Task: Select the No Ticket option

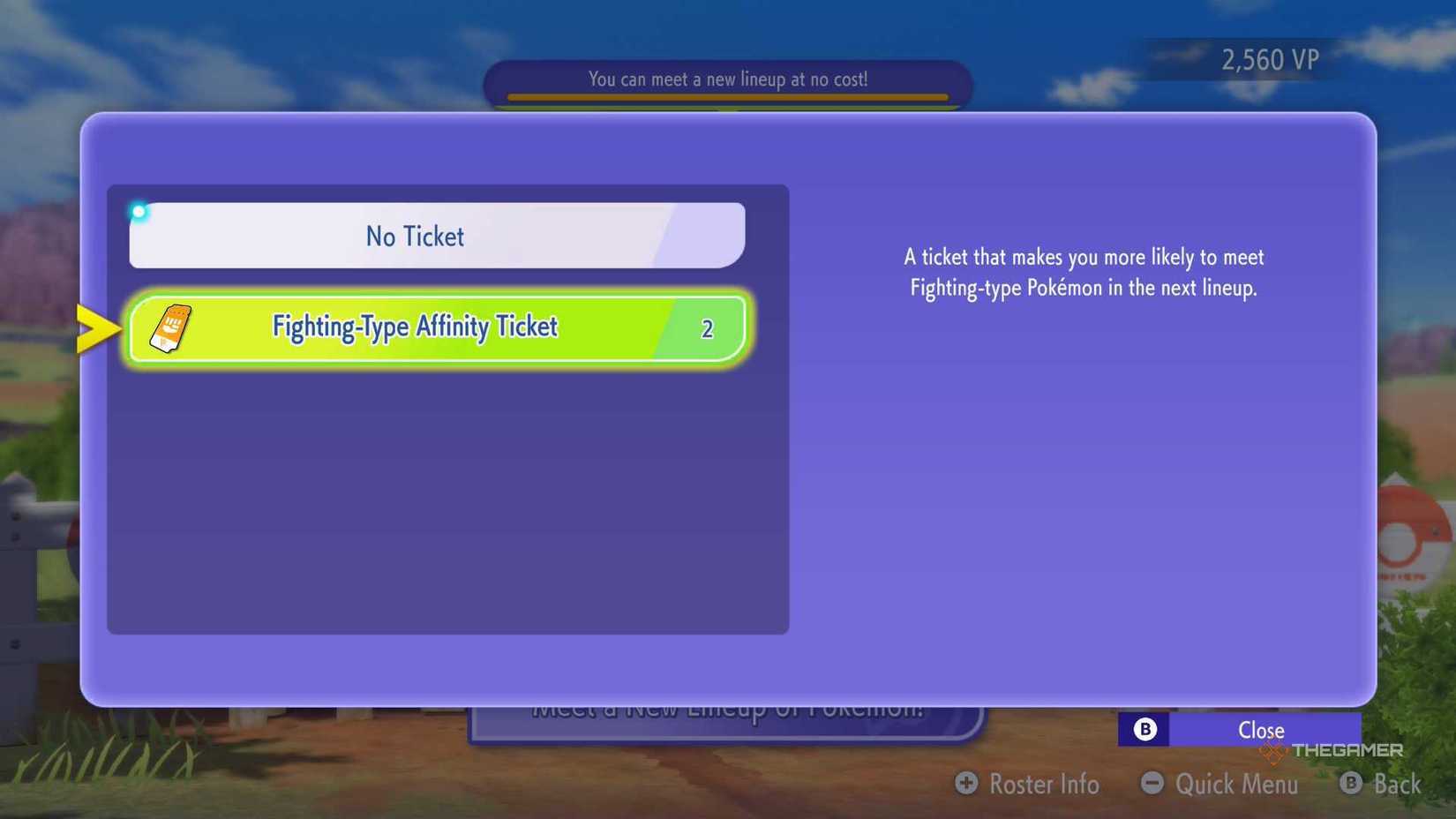Action: 415,236
